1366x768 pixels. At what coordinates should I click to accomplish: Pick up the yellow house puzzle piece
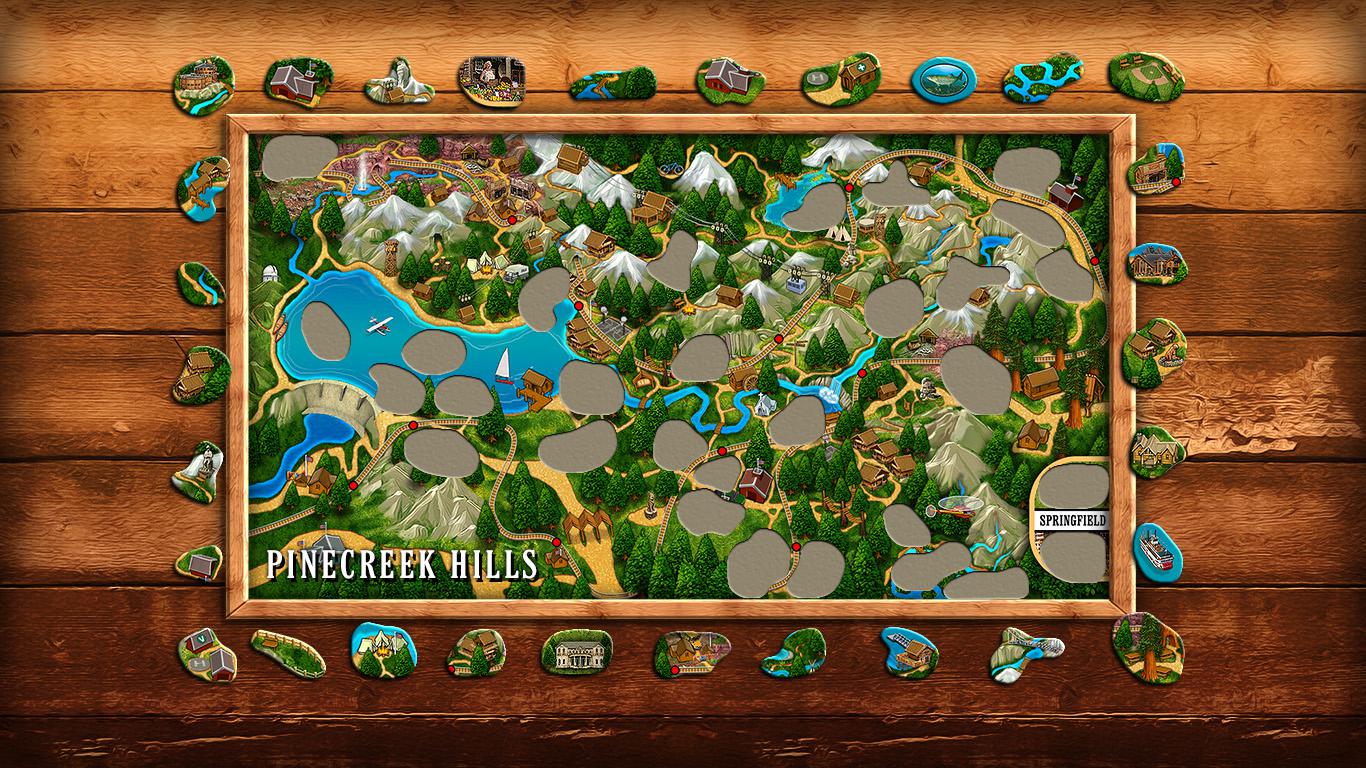1157,452
